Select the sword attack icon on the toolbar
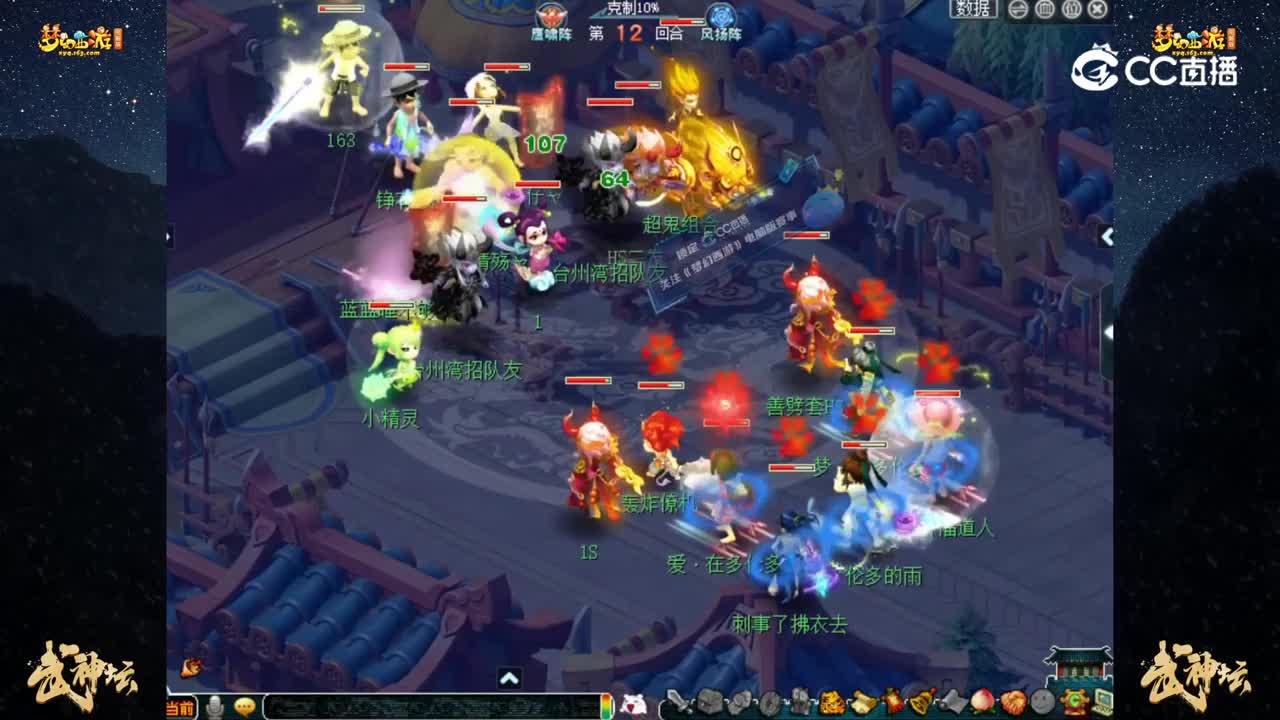The height and width of the screenshot is (720, 1280). tap(678, 700)
